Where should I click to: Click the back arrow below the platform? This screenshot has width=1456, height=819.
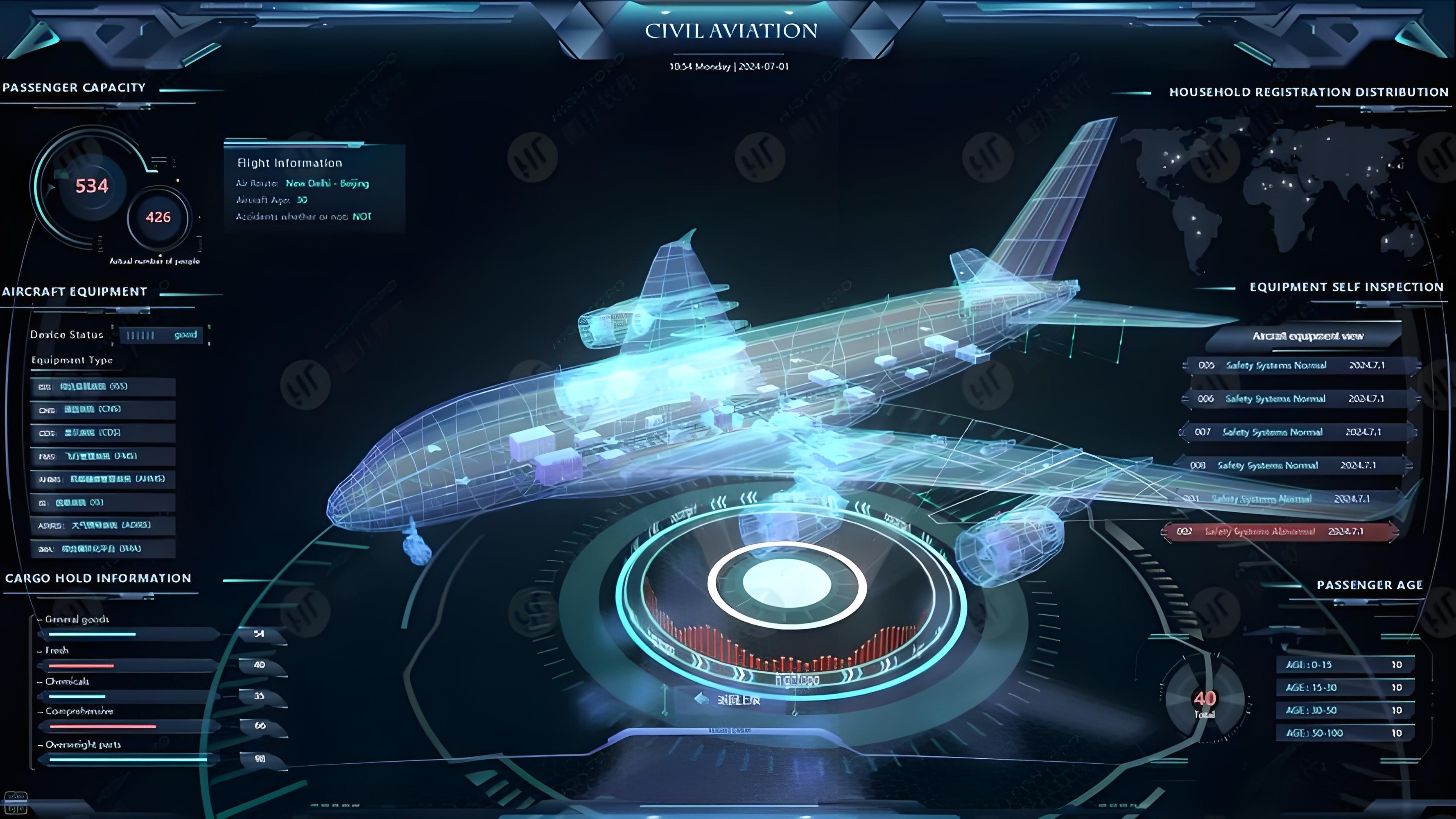(x=701, y=699)
